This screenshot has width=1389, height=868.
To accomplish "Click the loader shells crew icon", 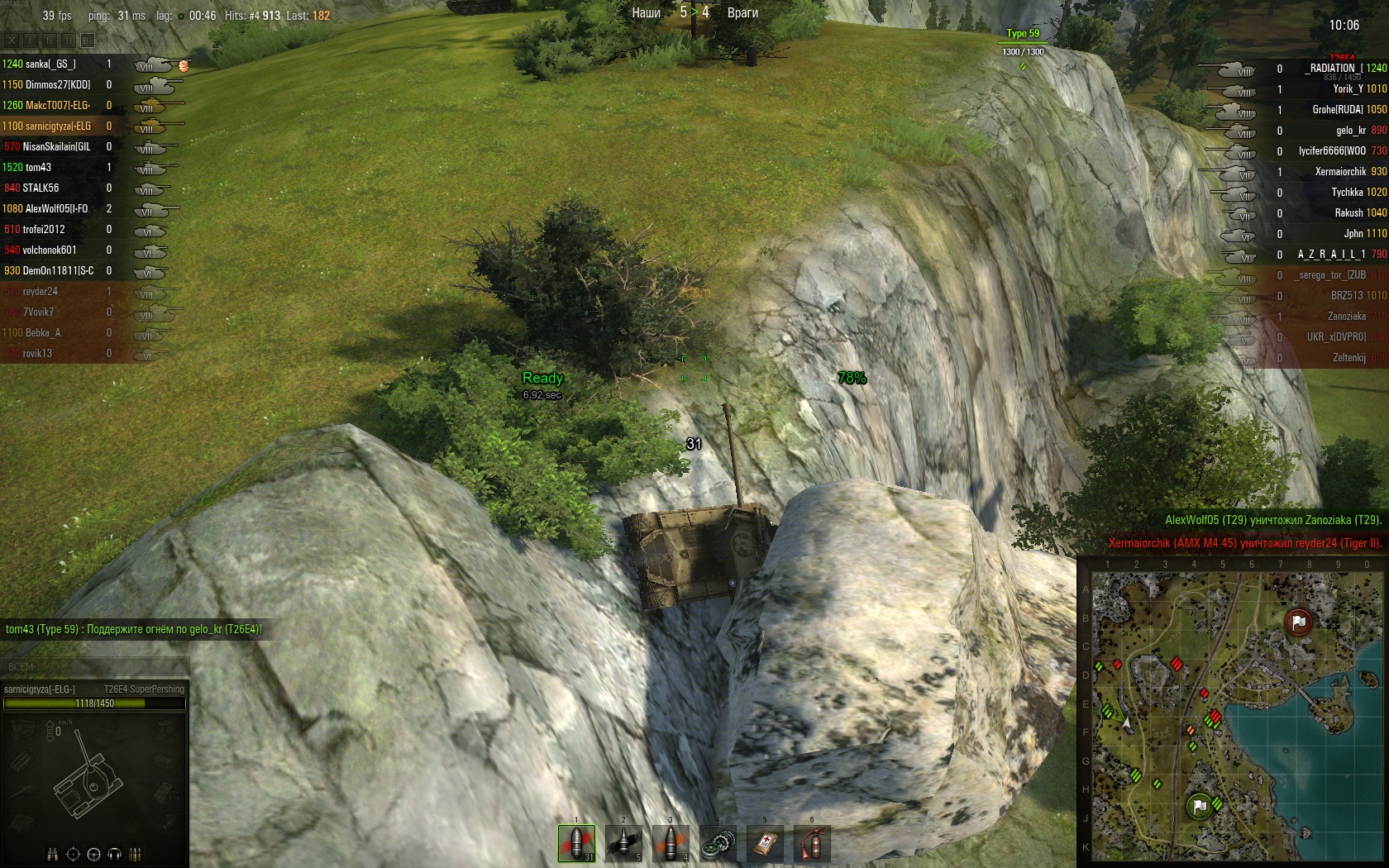I will (135, 854).
